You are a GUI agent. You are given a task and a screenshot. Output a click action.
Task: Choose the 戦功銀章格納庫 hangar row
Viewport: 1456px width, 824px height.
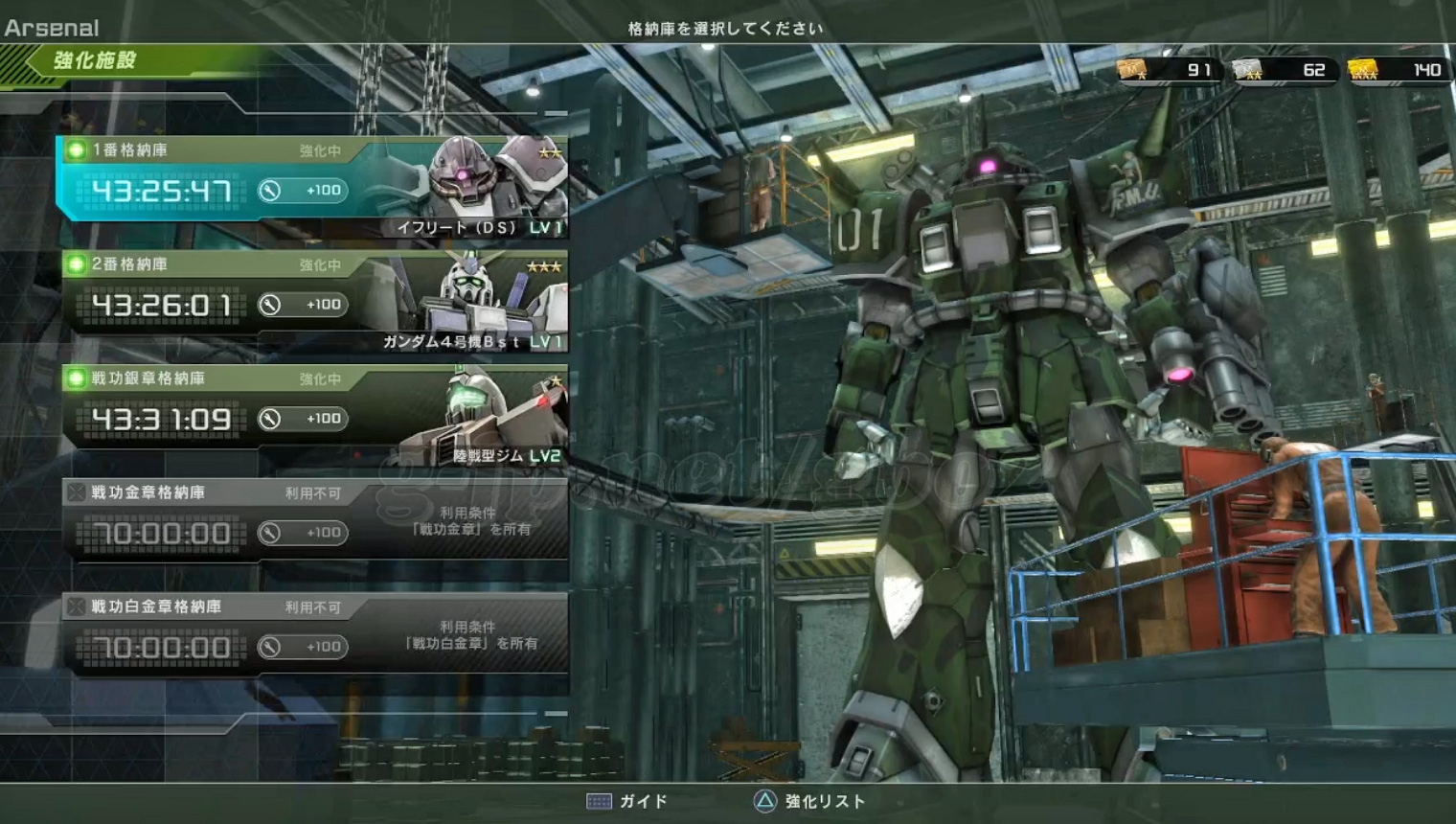(x=312, y=411)
